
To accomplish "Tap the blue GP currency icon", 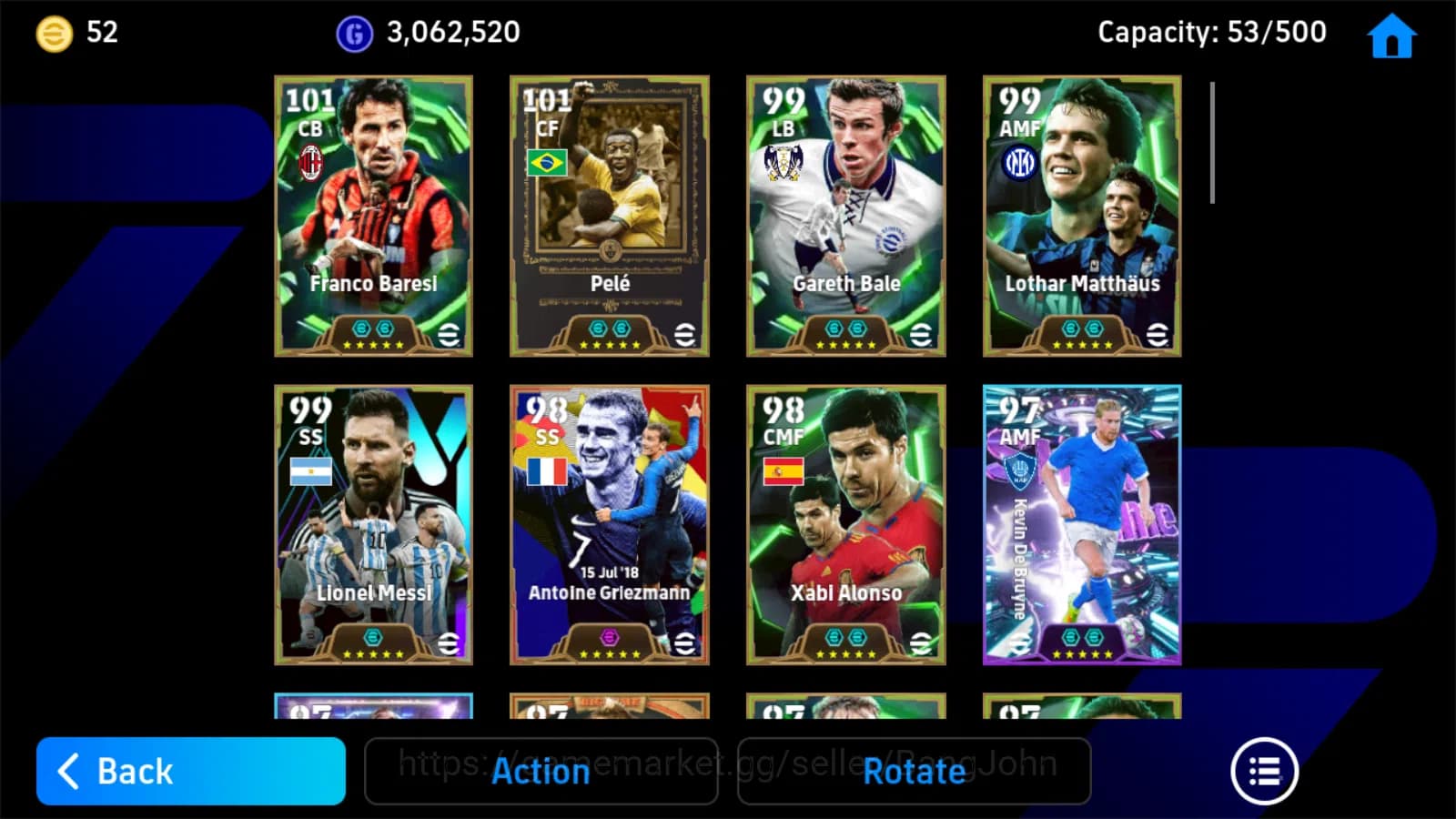I will 353,32.
